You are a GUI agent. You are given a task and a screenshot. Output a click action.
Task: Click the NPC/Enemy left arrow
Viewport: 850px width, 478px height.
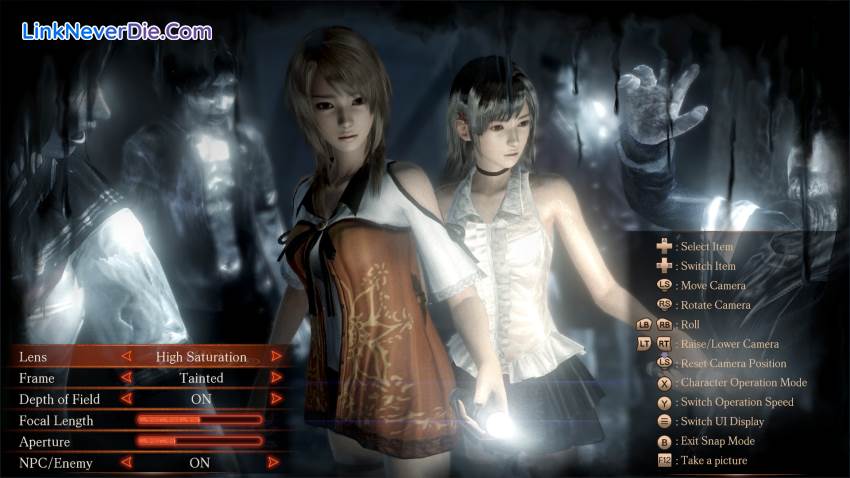126,462
